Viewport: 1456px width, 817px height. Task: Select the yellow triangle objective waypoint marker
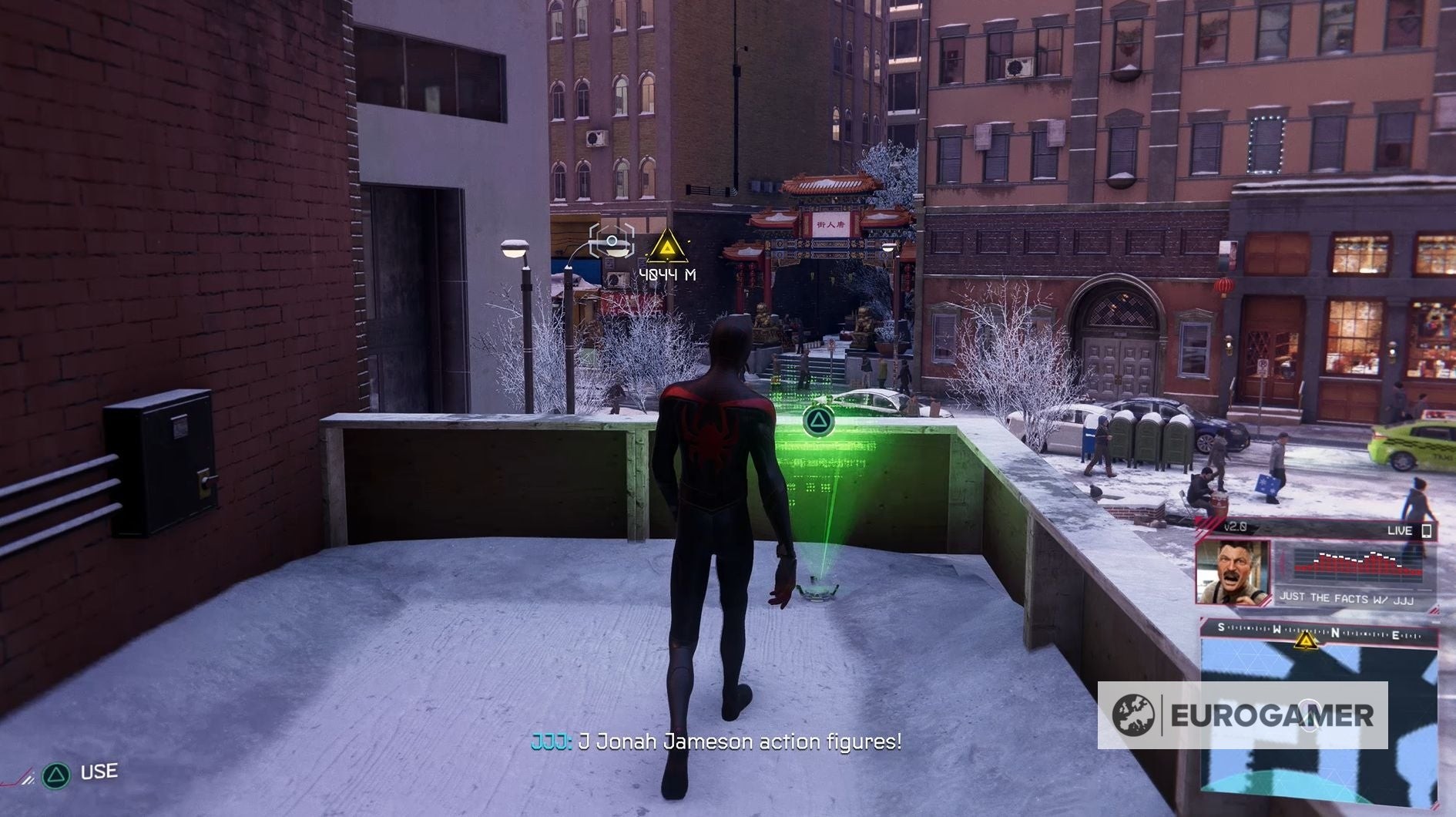pos(666,247)
